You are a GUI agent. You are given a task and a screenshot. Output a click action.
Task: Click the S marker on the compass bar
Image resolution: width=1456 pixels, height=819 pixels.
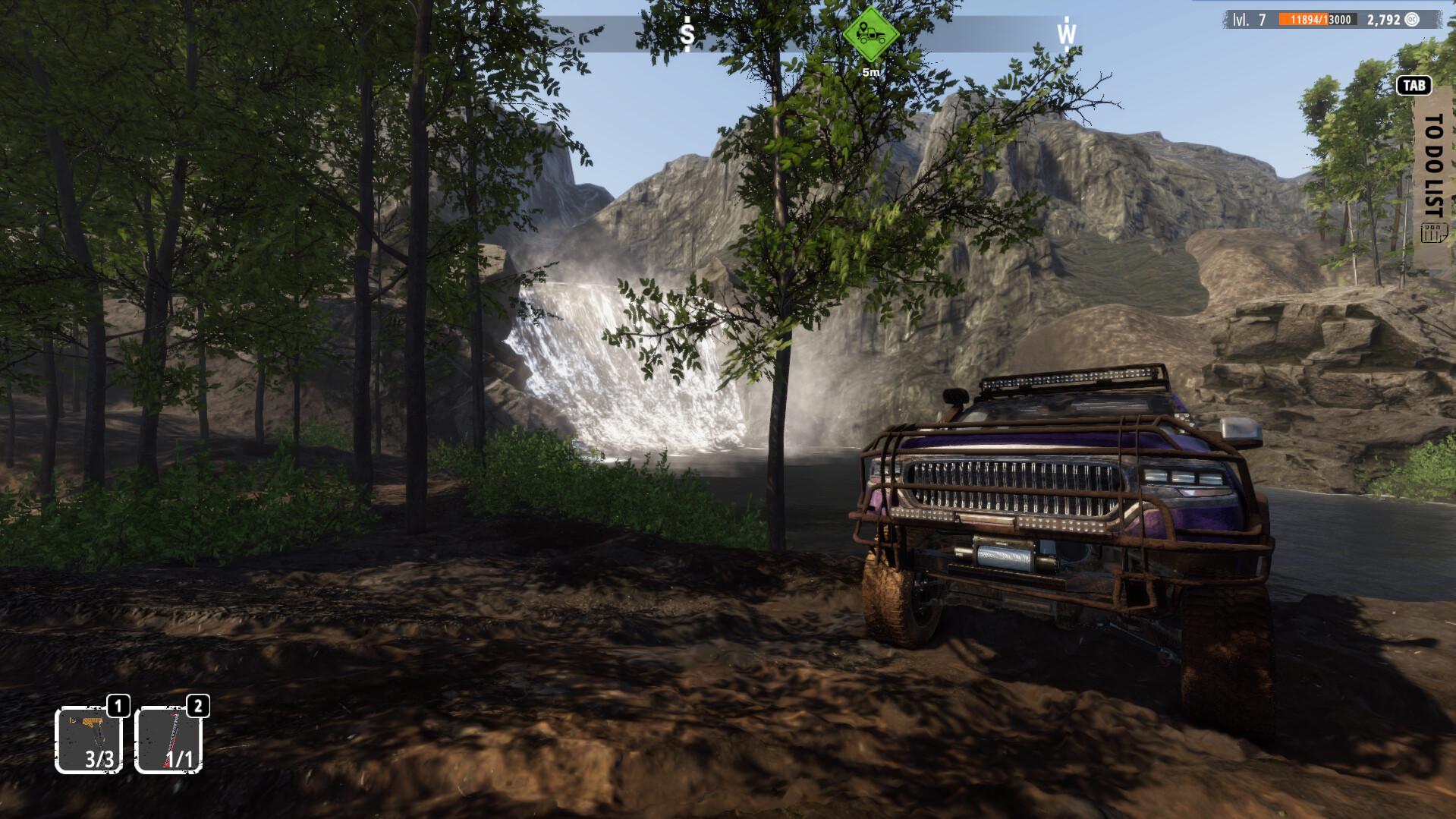pos(687,33)
